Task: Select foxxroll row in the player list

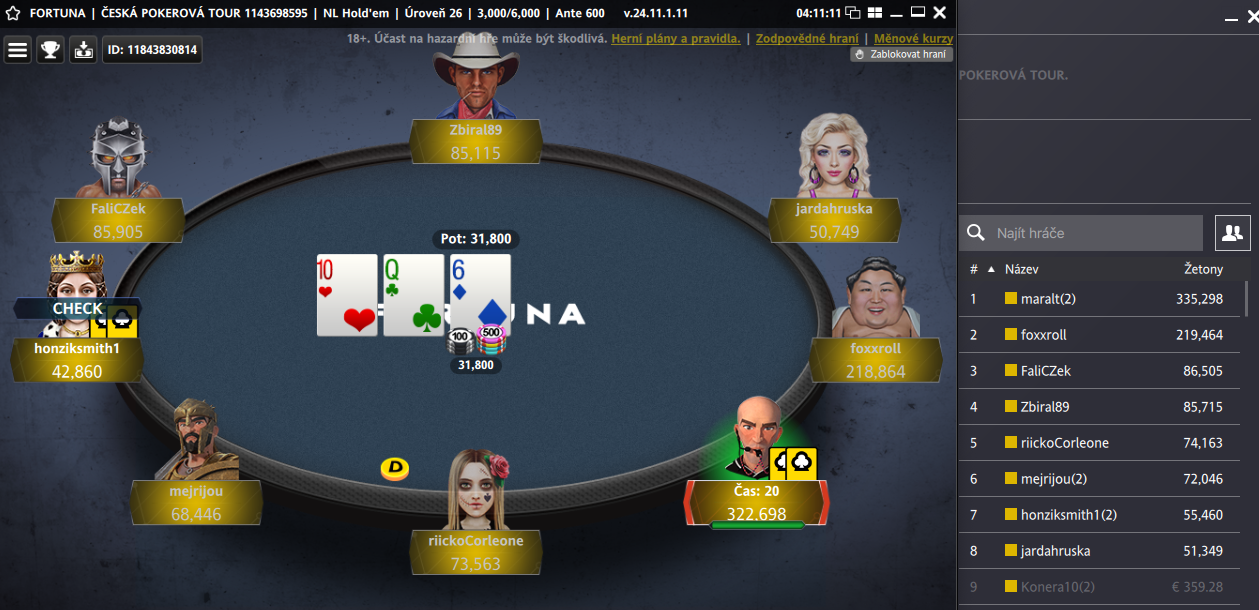Action: coord(1100,335)
